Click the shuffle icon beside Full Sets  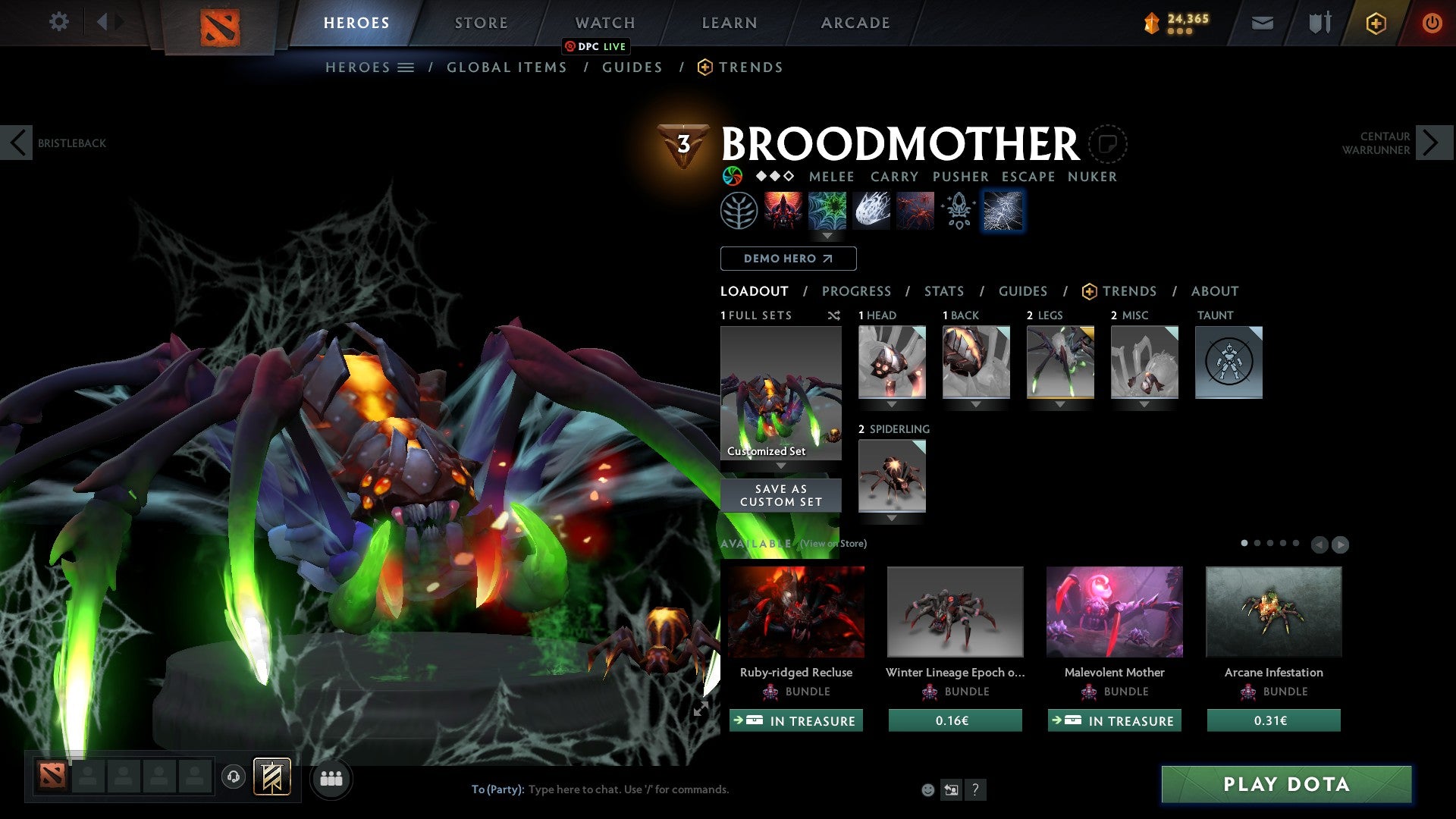834,315
